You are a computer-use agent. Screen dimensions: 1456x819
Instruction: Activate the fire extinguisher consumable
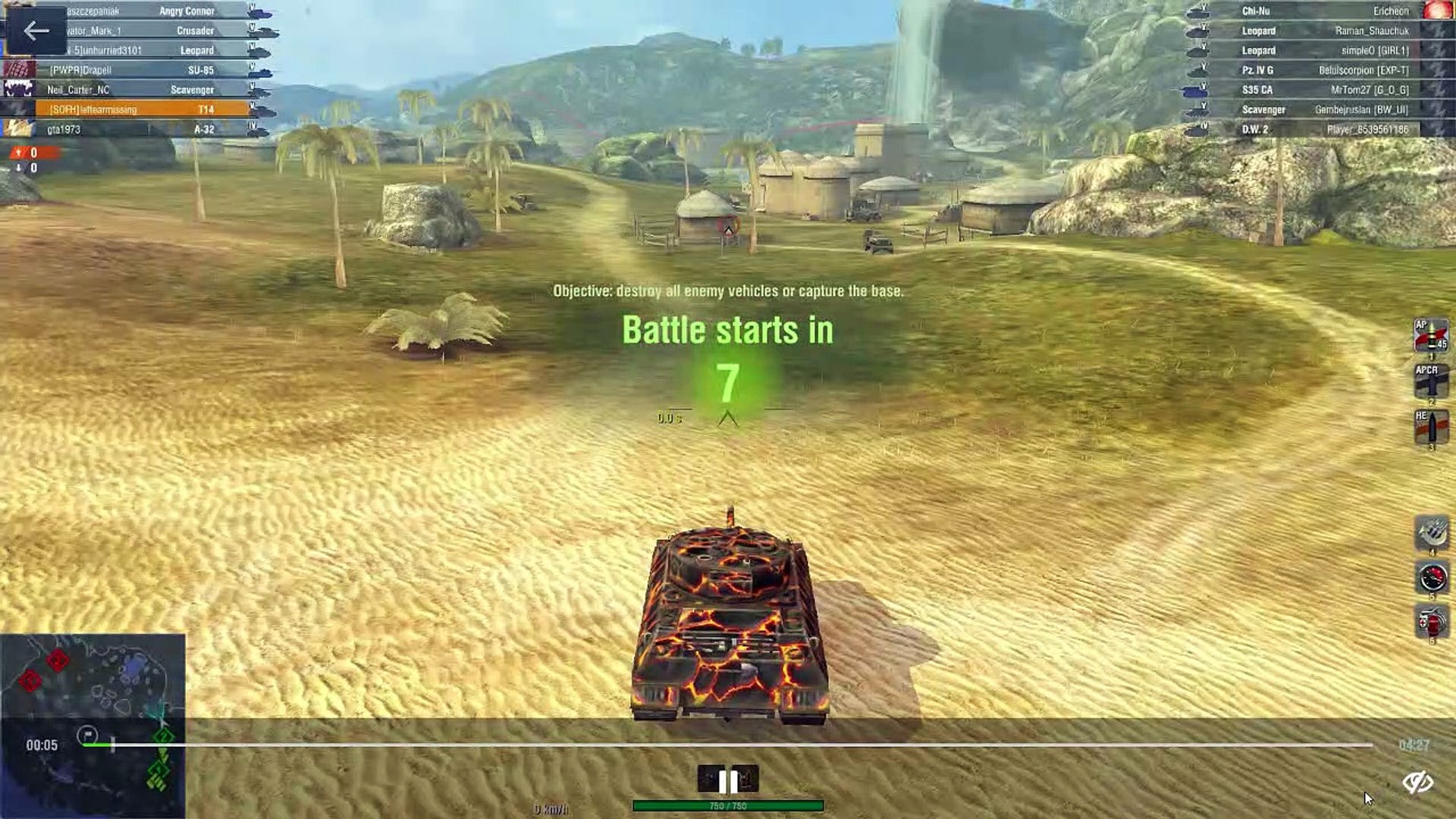1432,623
